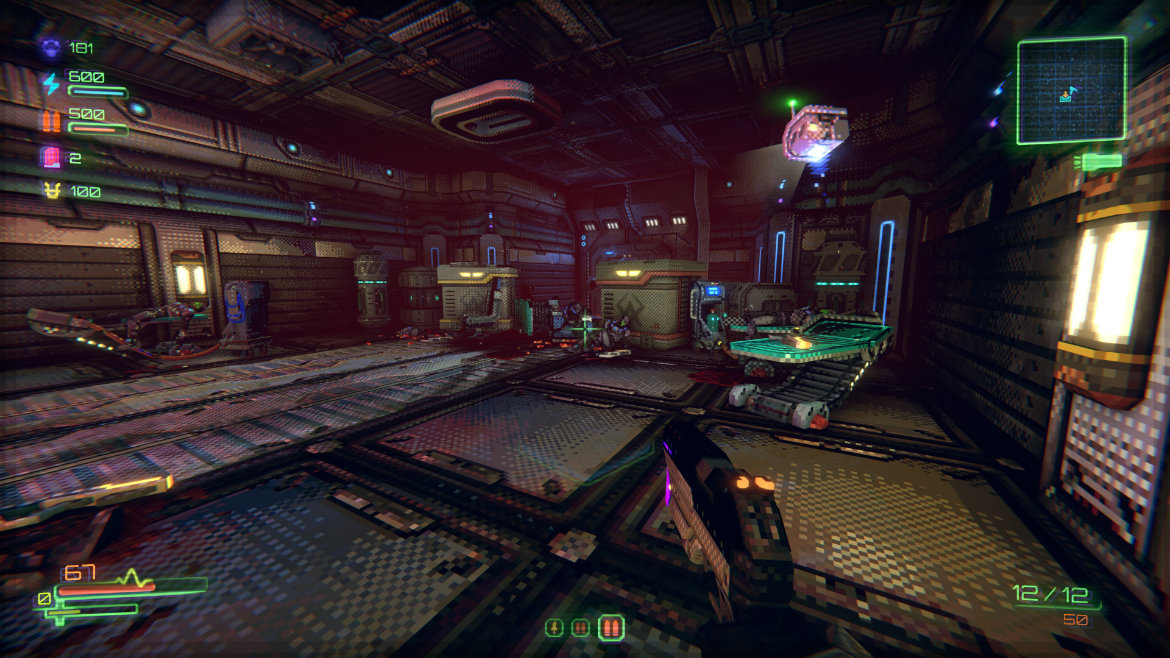Click the pink item icon beside 2
The height and width of the screenshot is (658, 1170).
tap(50, 157)
